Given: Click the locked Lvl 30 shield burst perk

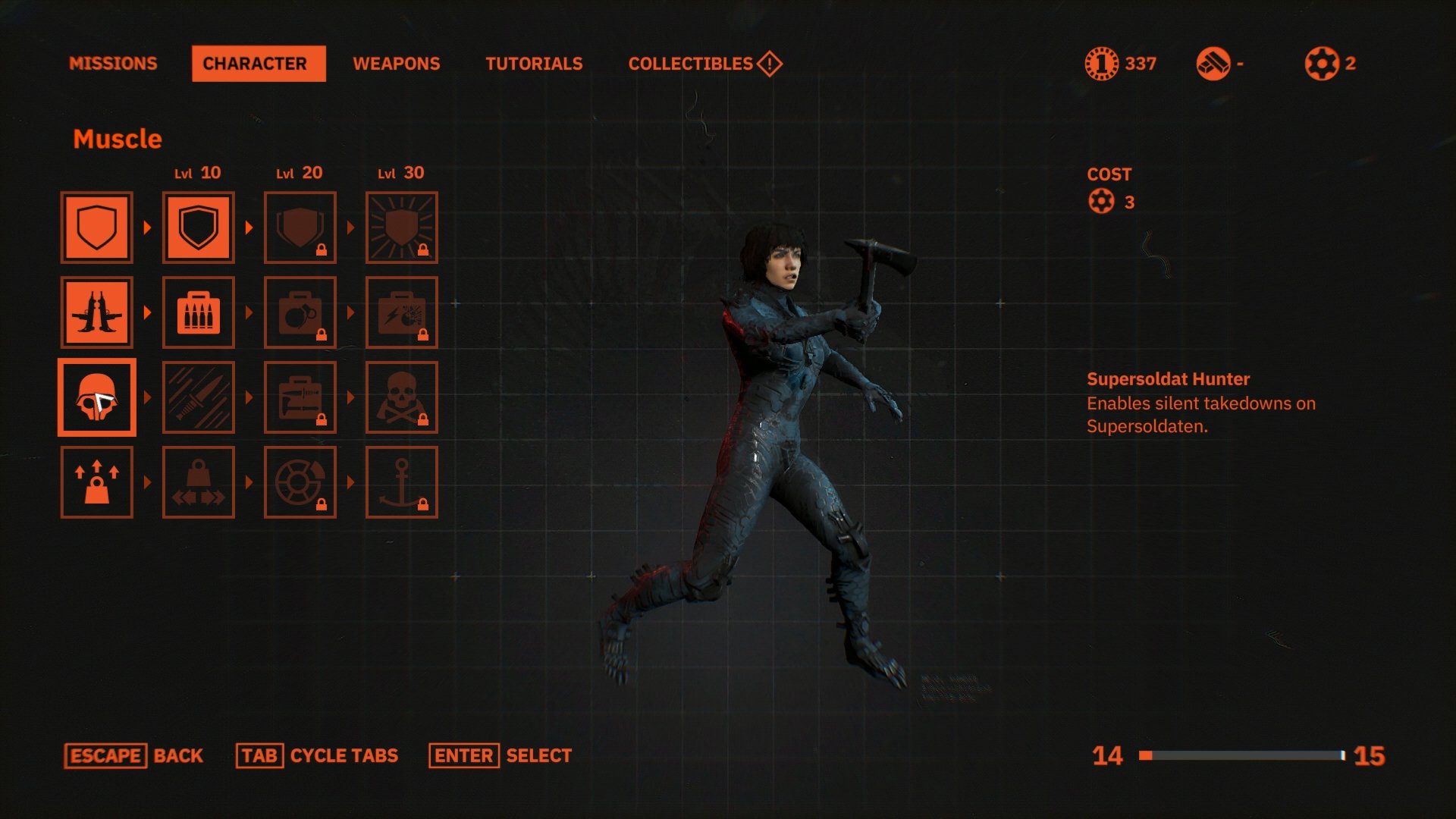Looking at the screenshot, I should click(402, 227).
